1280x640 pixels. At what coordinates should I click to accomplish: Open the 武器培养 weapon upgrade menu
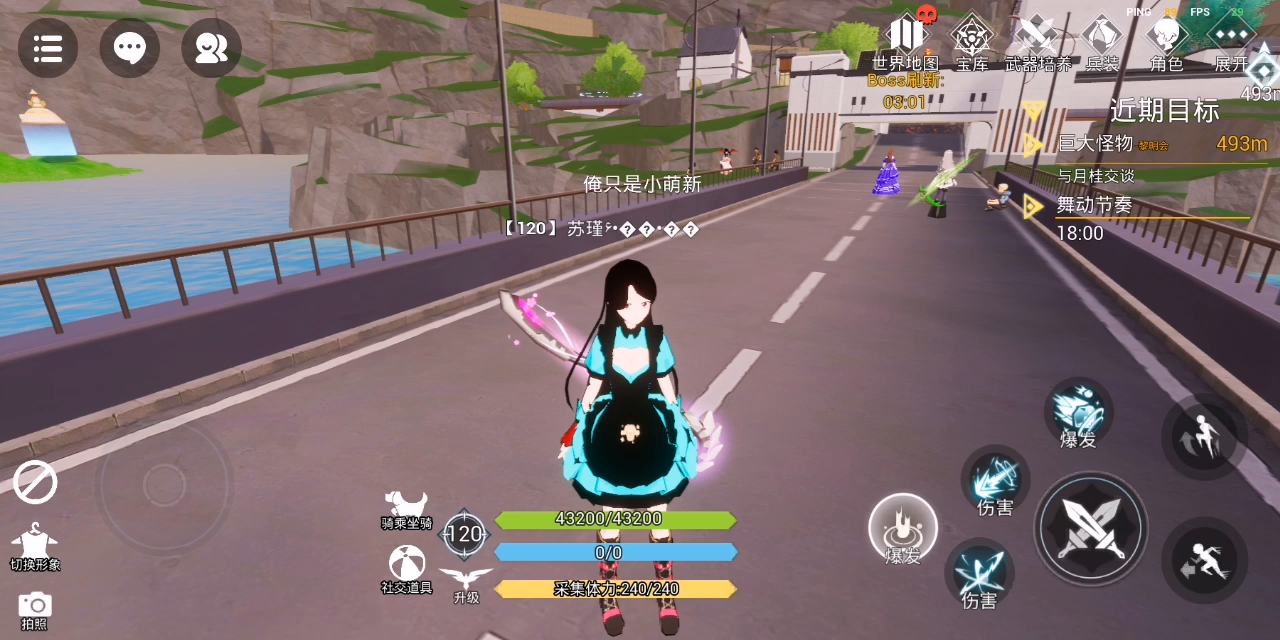(1037, 42)
